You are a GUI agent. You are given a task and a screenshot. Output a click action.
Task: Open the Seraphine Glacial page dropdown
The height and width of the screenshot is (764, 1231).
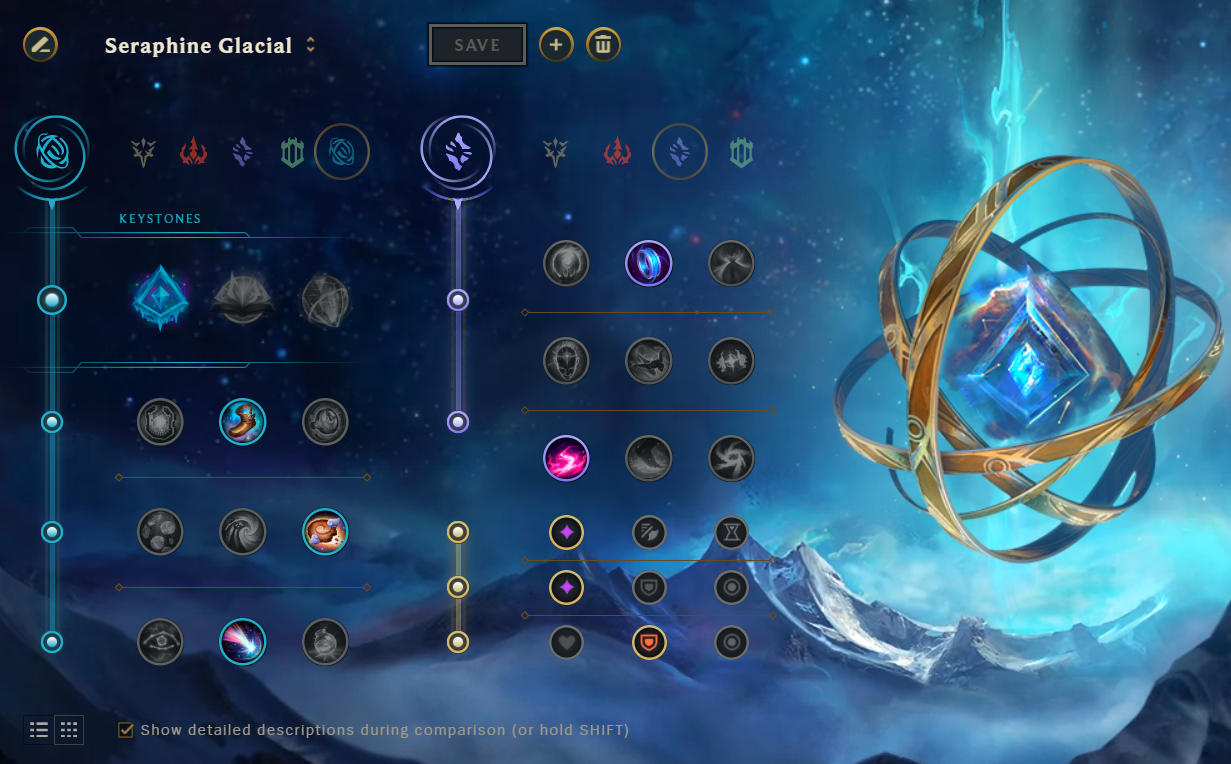pos(311,45)
